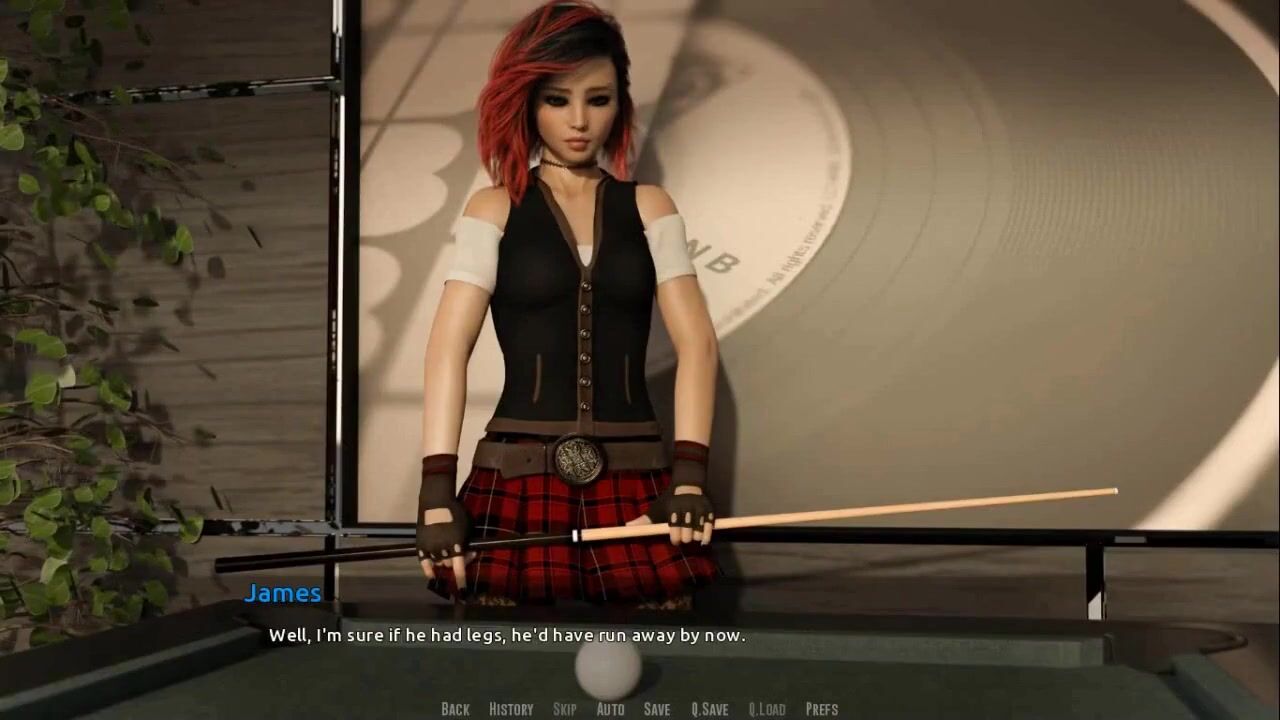Enable Auto-advance for dialogue

pyautogui.click(x=610, y=709)
